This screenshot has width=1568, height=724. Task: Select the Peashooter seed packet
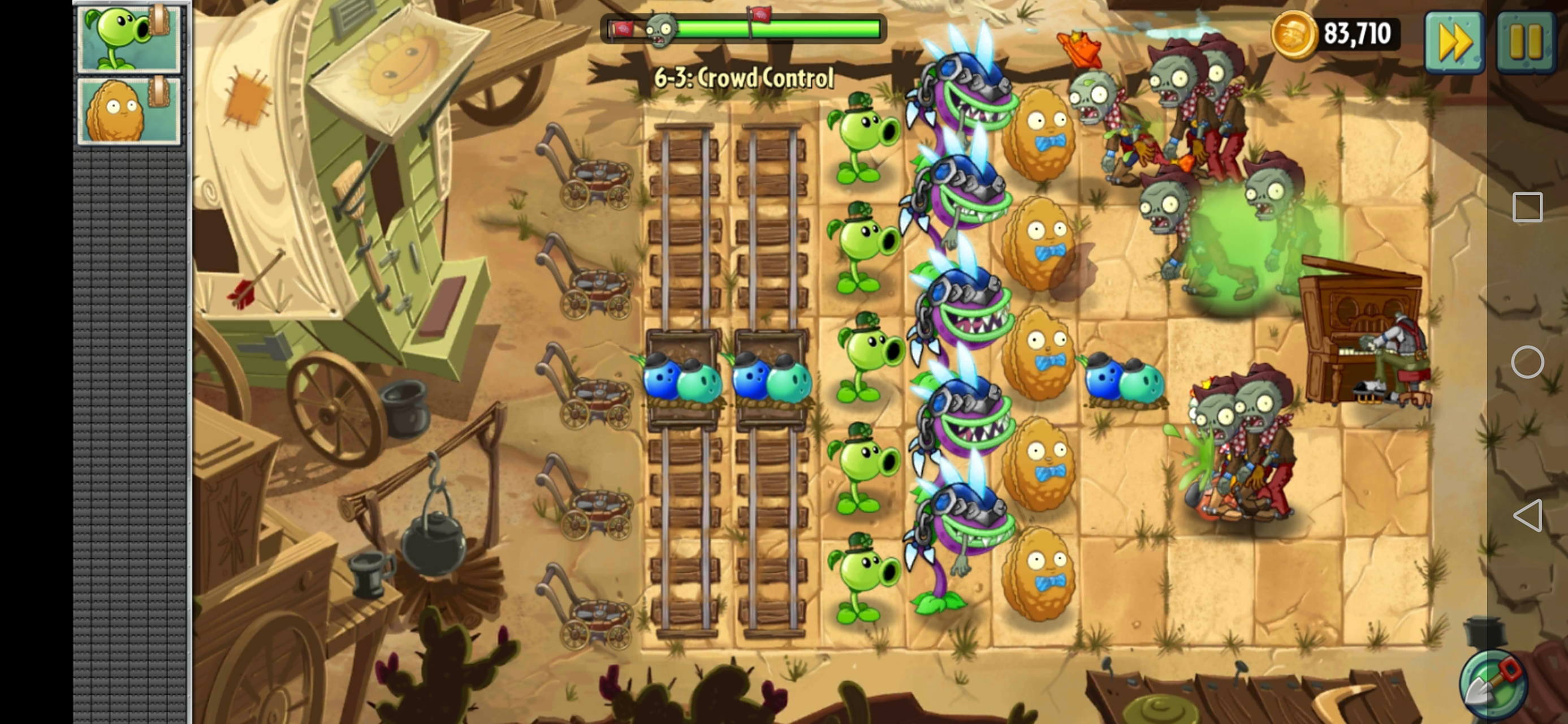click(128, 38)
